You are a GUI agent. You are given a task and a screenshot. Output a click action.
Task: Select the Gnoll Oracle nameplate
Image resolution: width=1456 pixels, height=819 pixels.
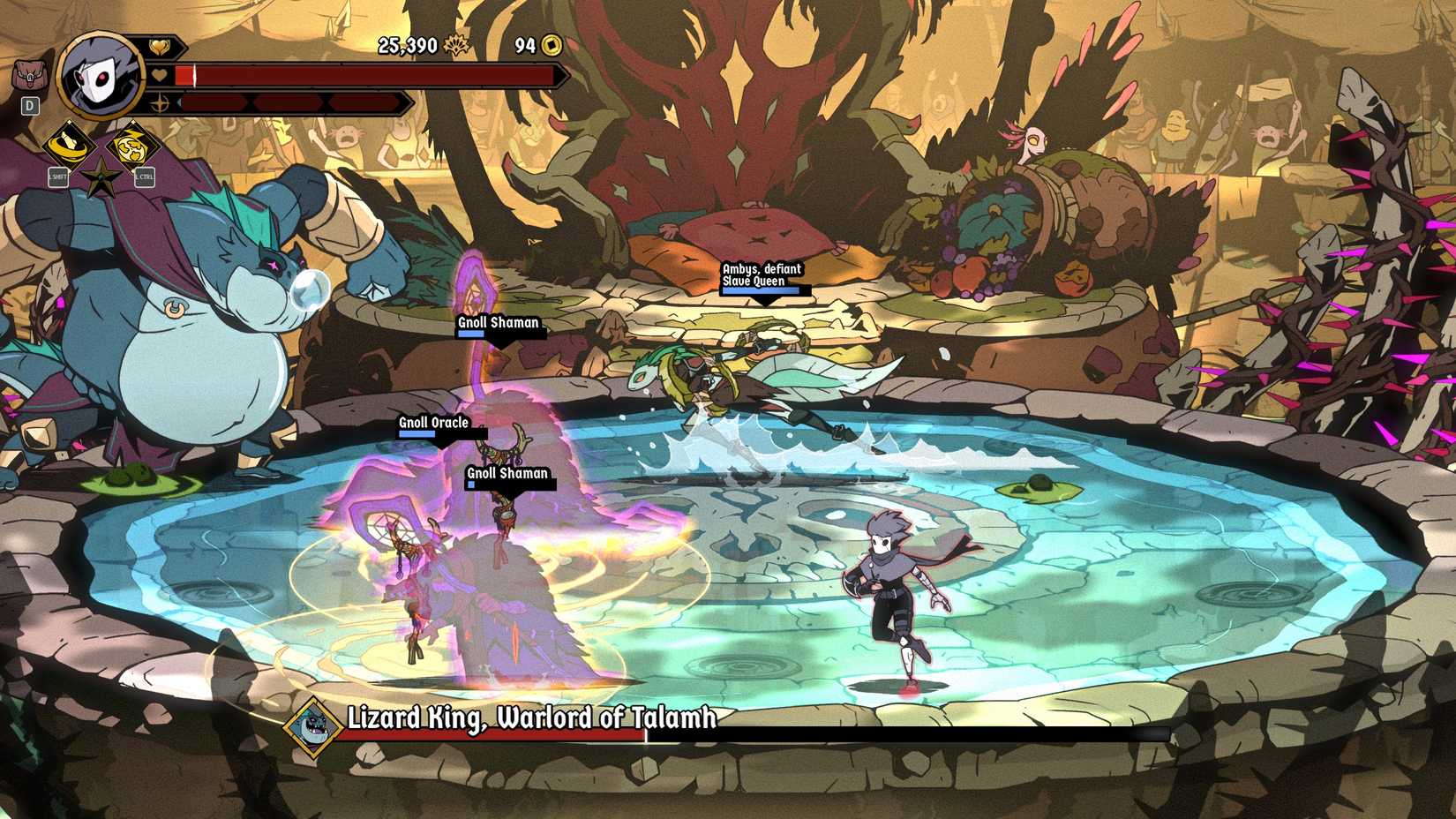tap(434, 423)
